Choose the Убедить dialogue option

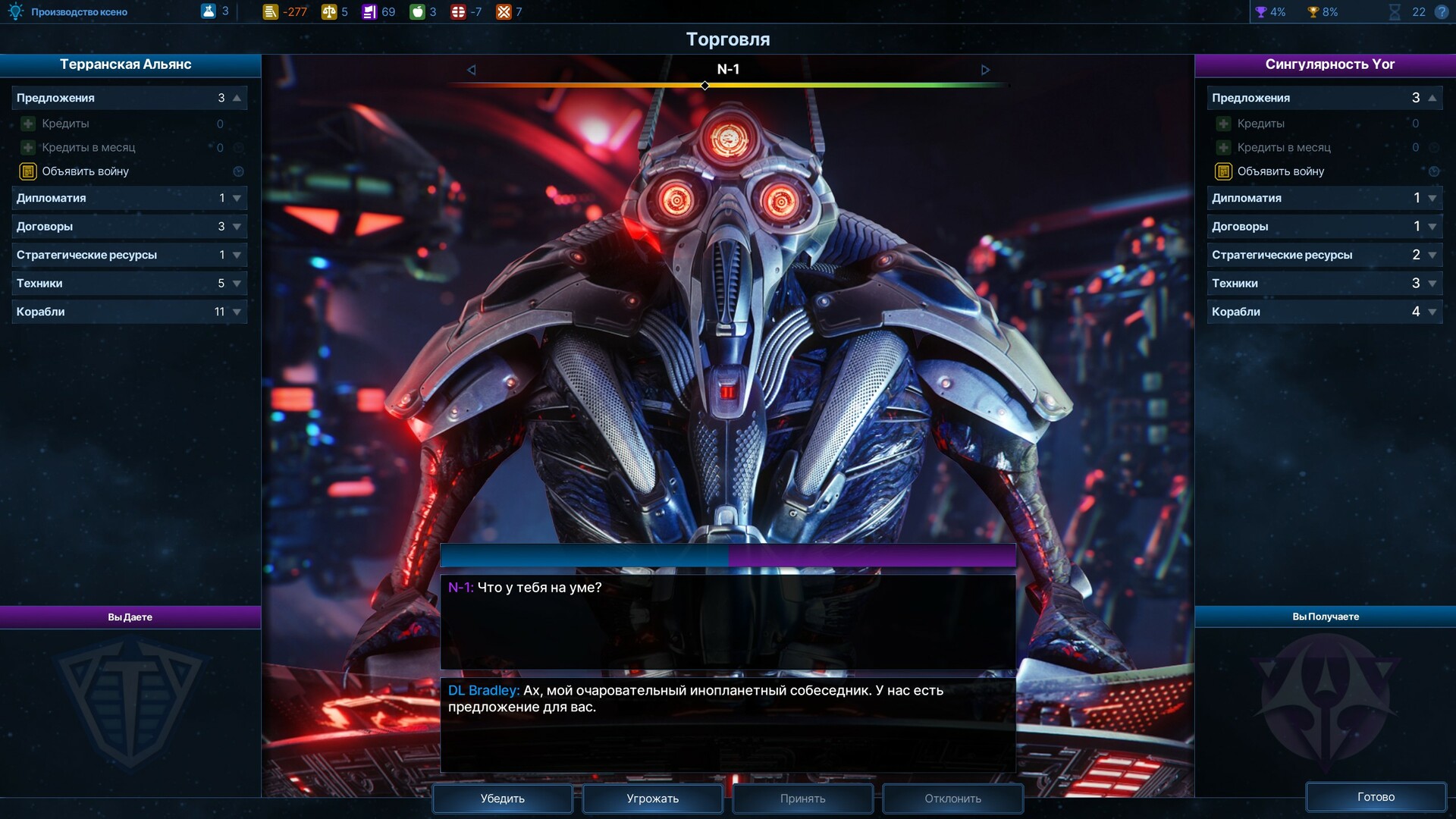click(502, 798)
